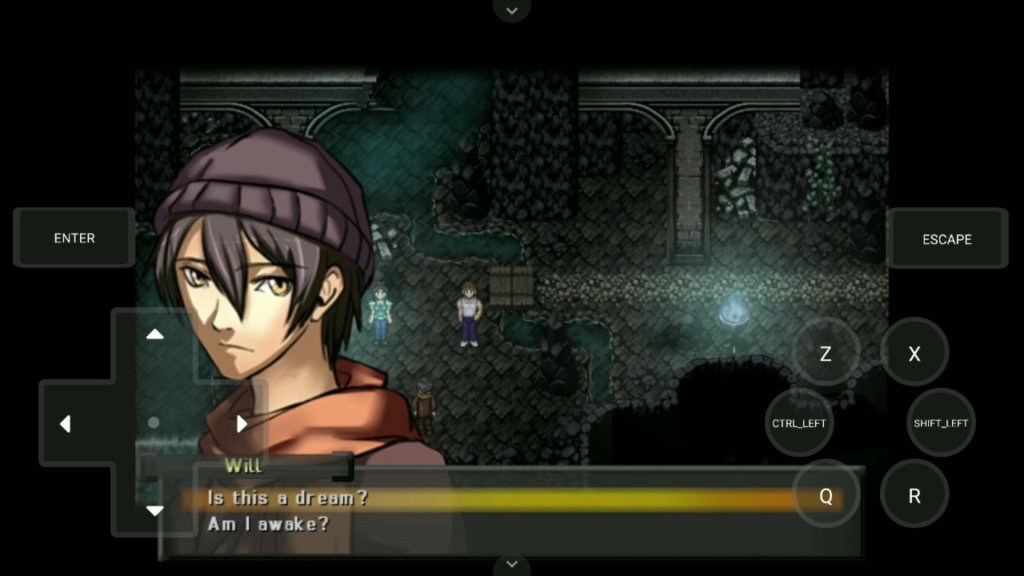Tap the ESCAPE on-screen button

tap(946, 239)
